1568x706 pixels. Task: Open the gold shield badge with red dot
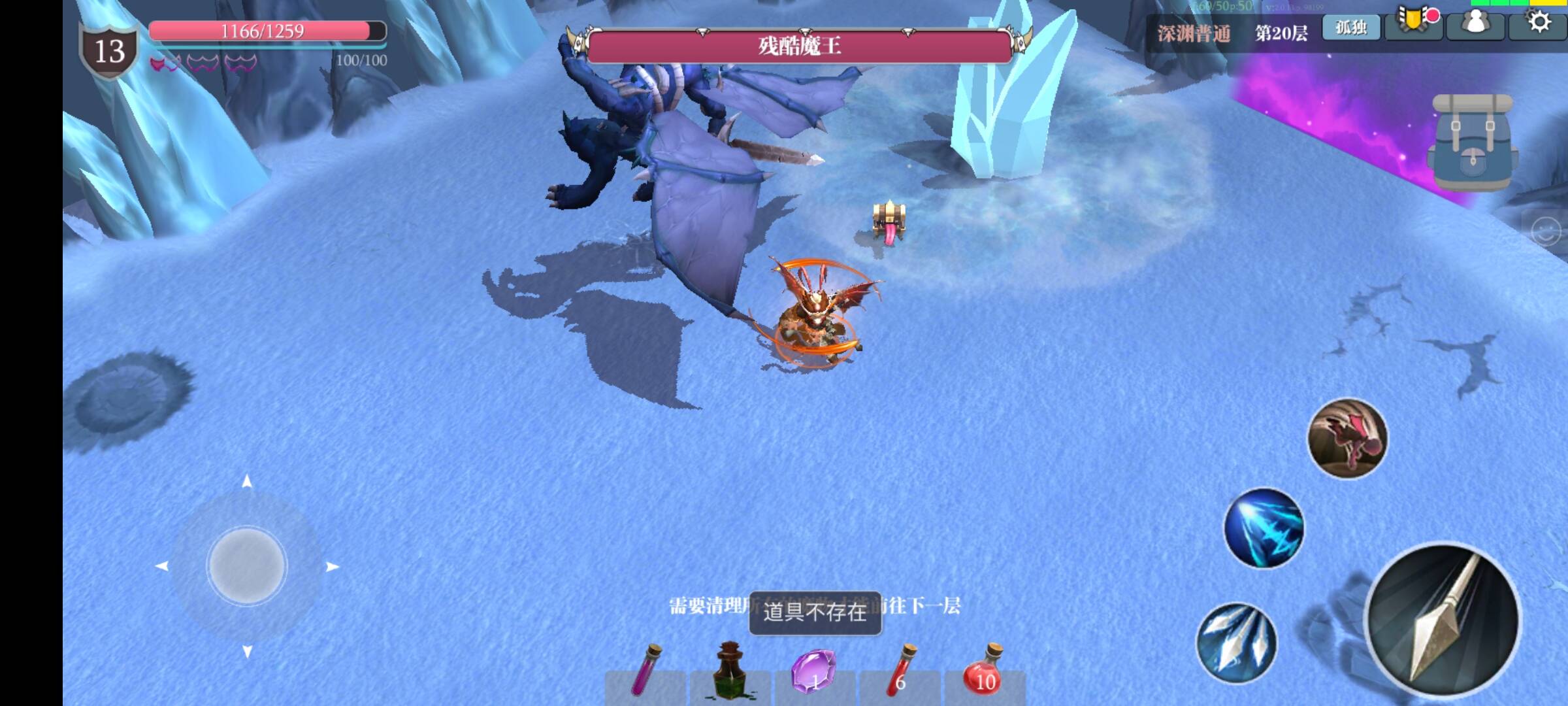(x=1414, y=22)
